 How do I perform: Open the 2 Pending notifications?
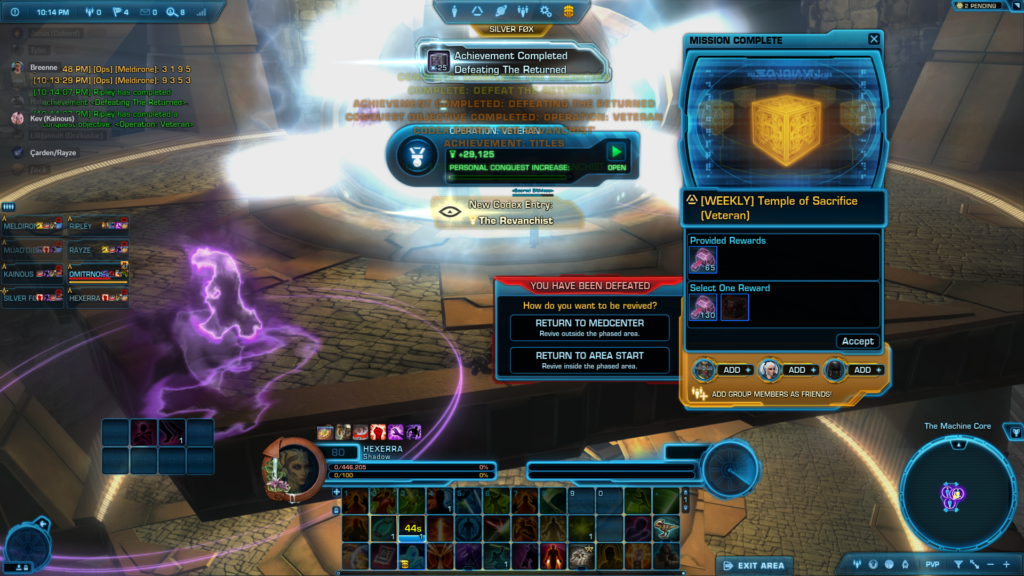tap(984, 6)
